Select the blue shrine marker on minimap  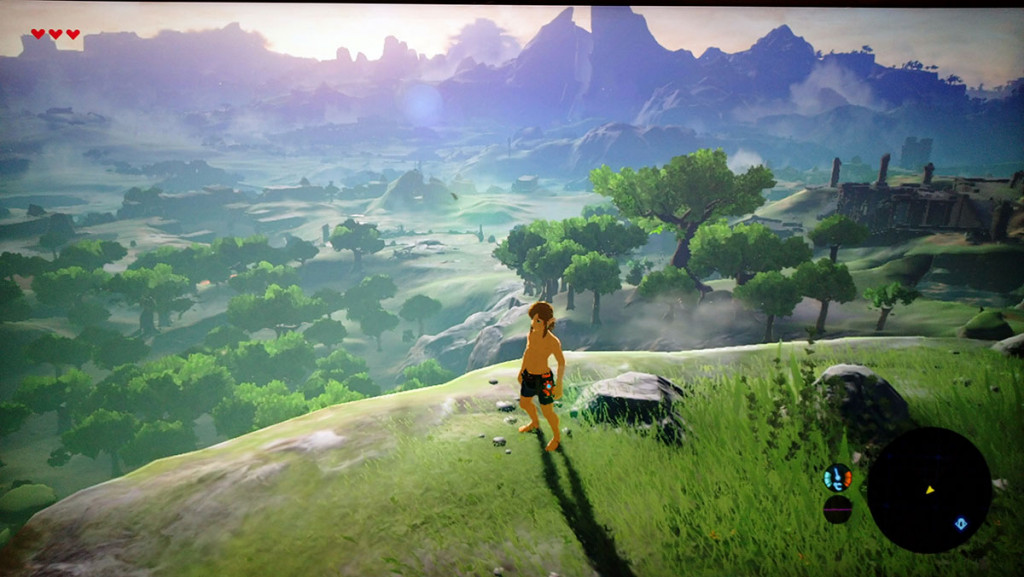coord(961,522)
